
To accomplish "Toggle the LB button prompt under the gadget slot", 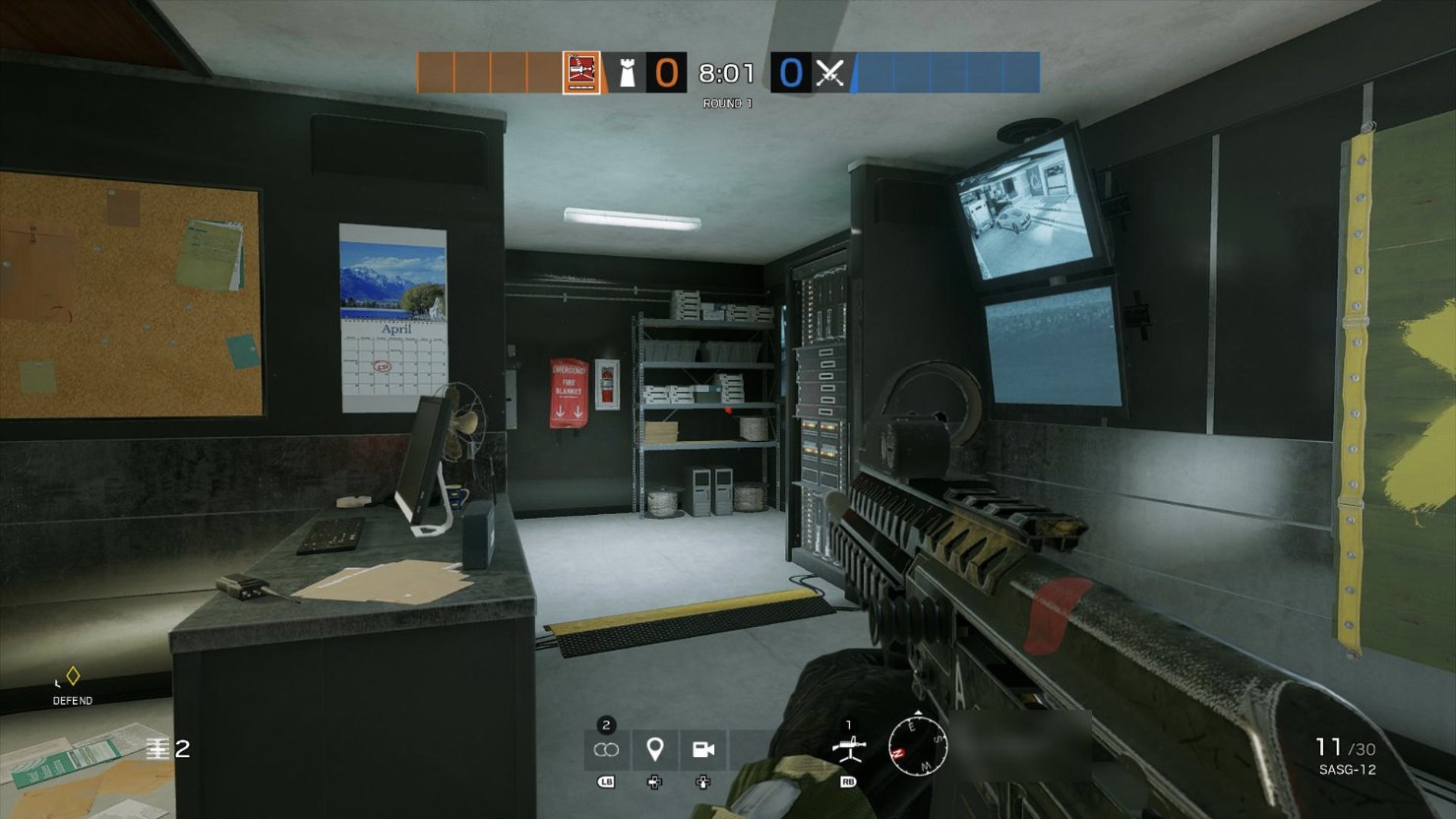I will coord(606,783).
